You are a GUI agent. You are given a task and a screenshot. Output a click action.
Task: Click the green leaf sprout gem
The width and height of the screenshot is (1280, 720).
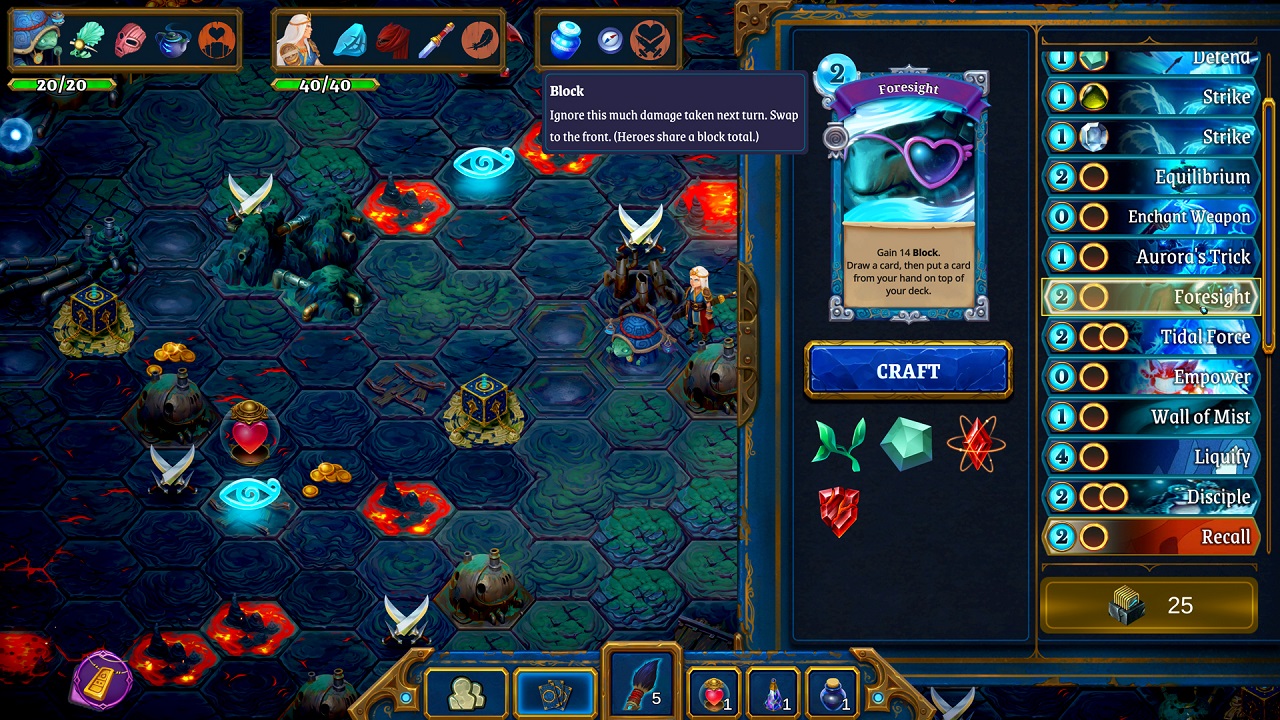839,444
